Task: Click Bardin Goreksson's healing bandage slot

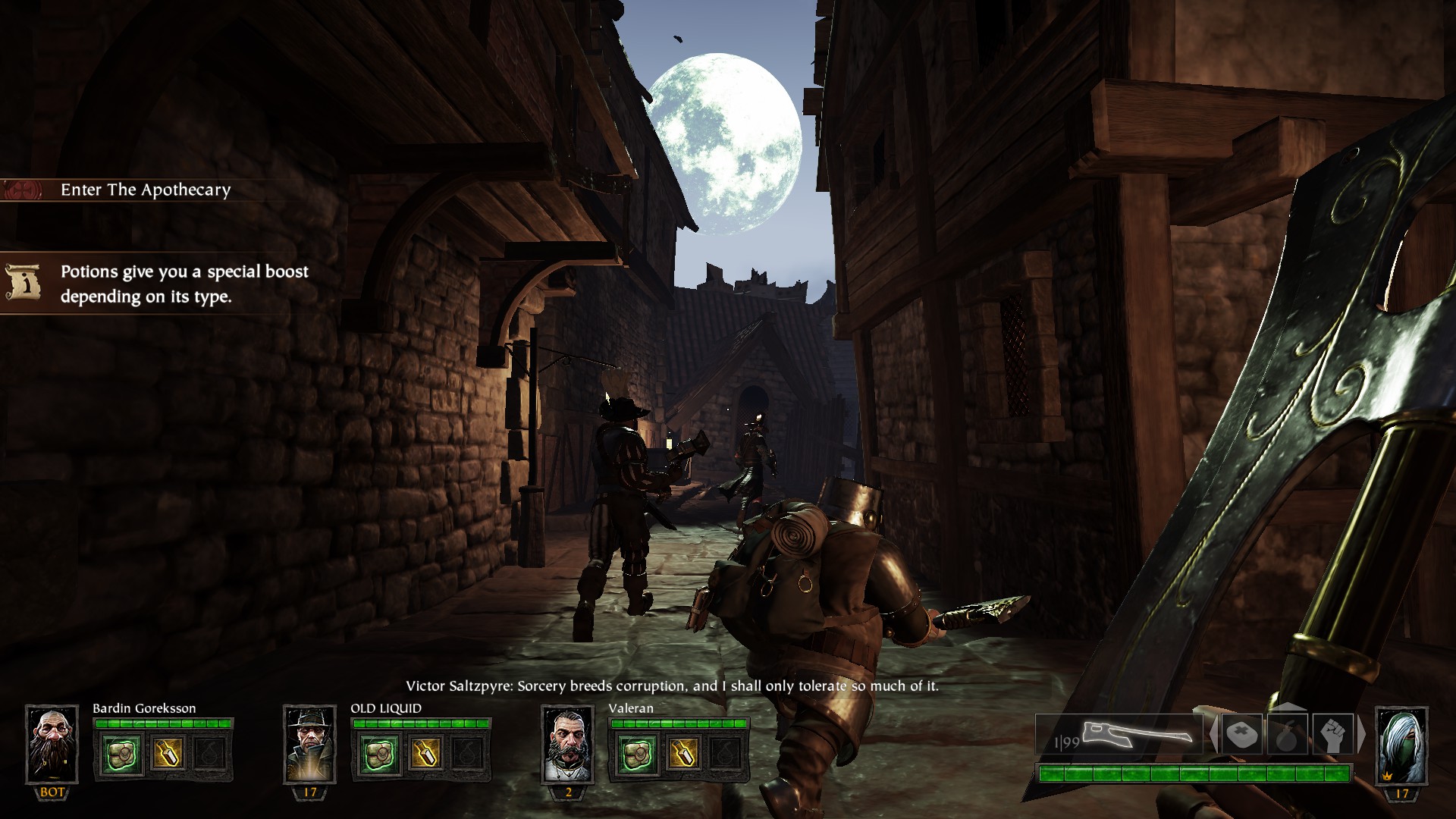Action: point(121,753)
